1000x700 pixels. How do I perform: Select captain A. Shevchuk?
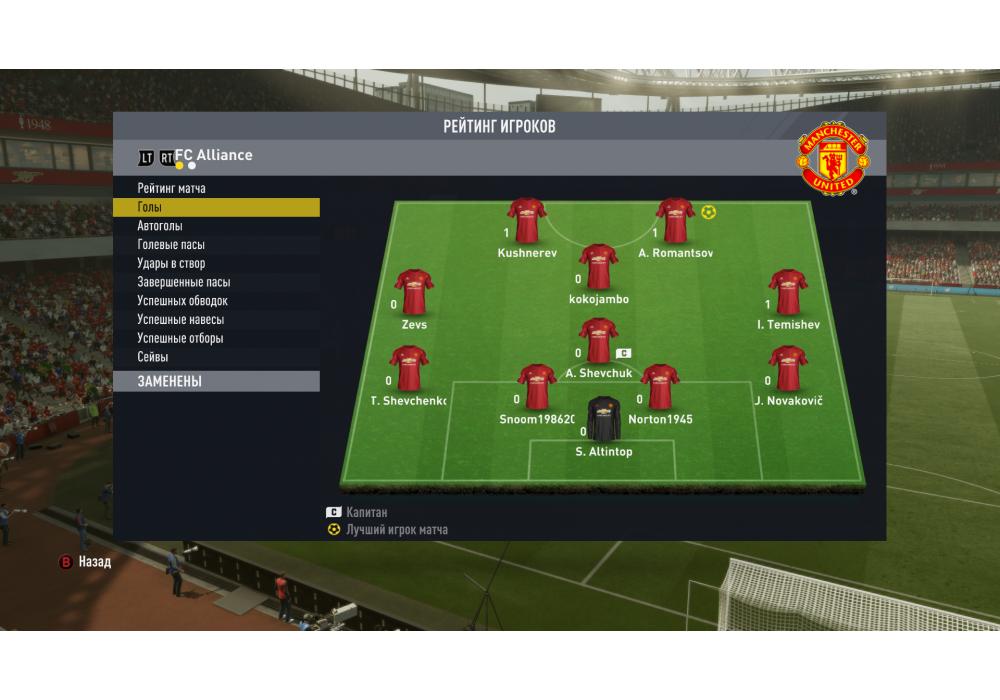pos(598,342)
